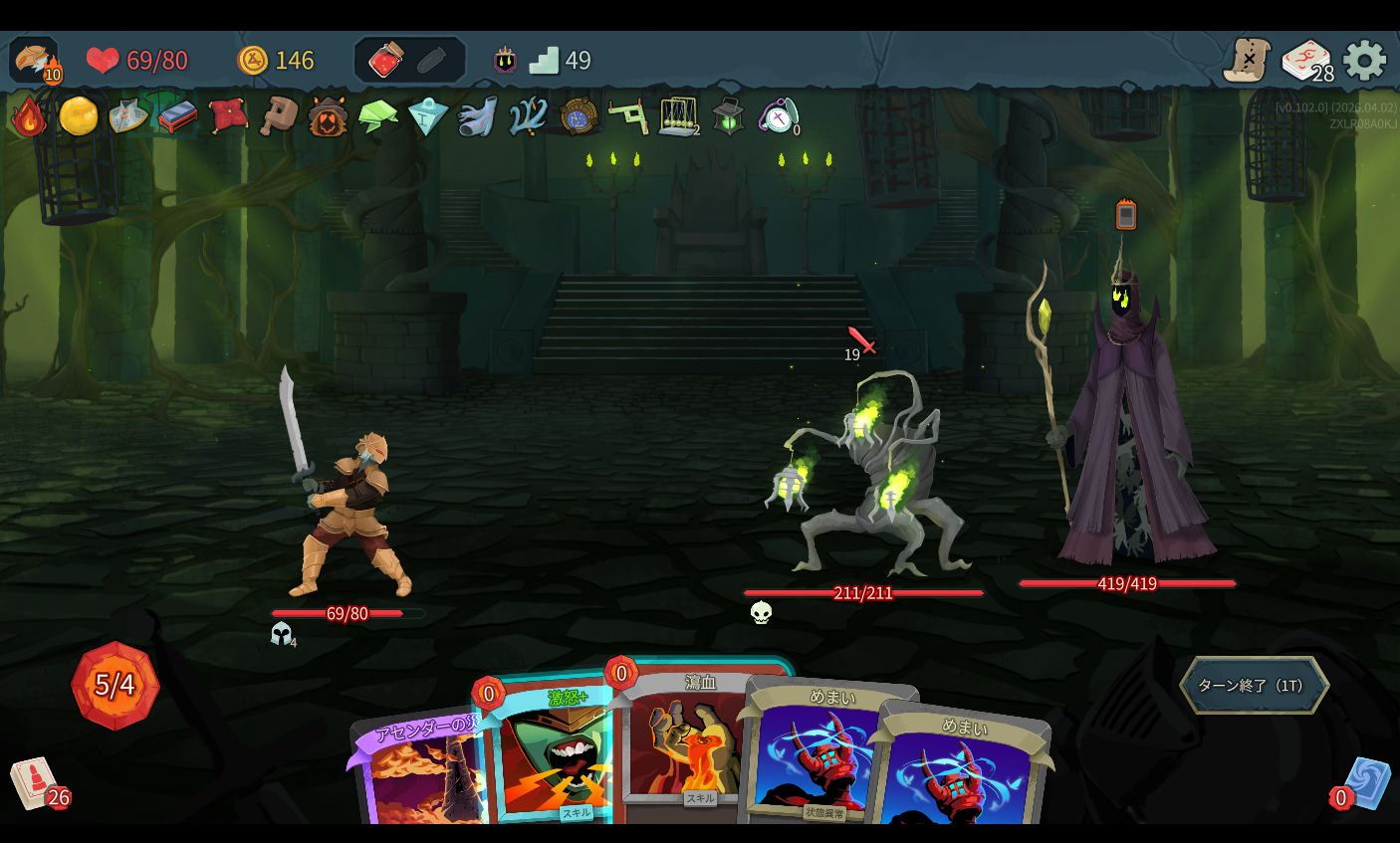
Task: Inspect the green origami frog relic
Action: 377,116
